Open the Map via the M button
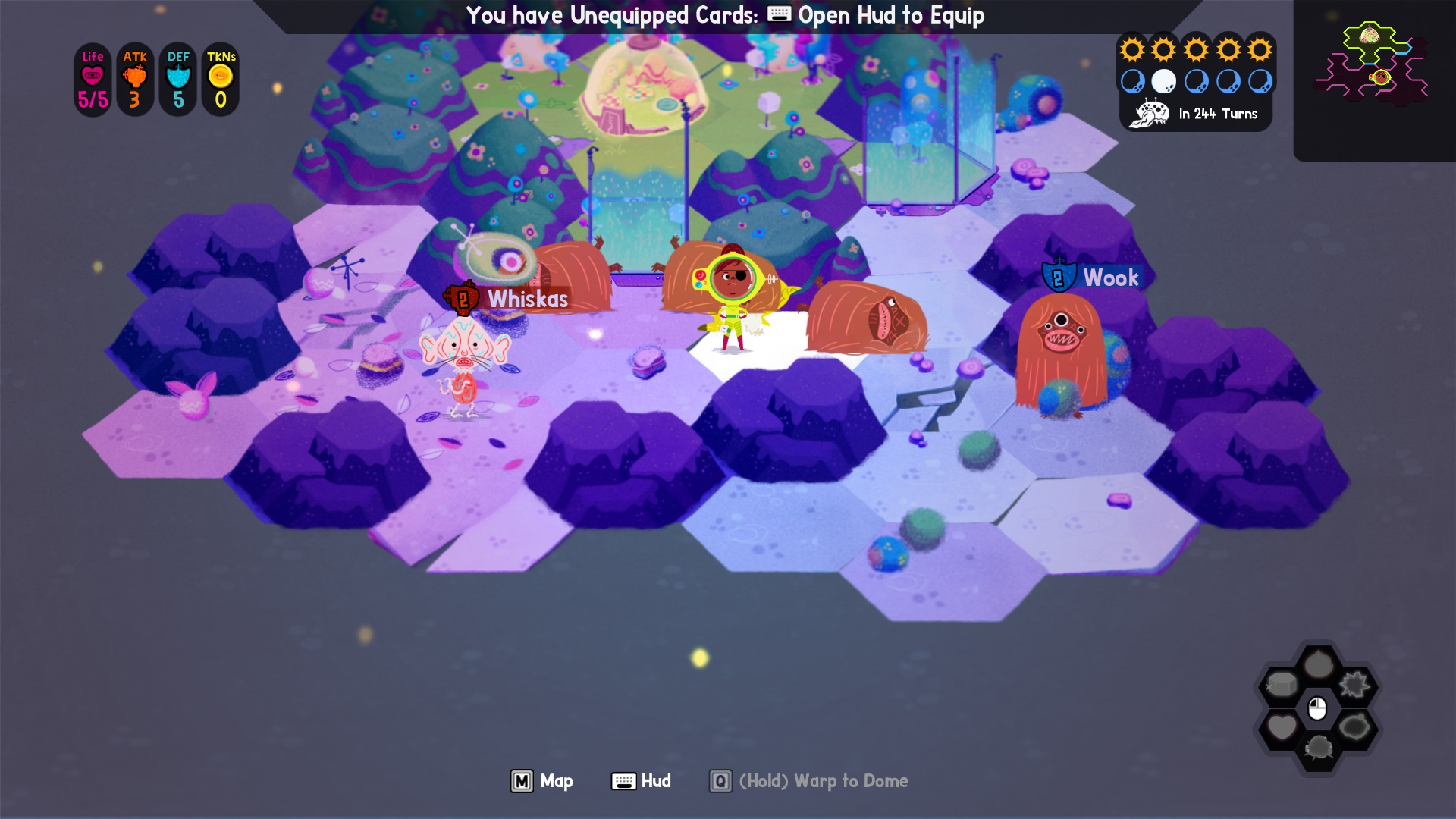This screenshot has width=1456, height=819. [522, 781]
